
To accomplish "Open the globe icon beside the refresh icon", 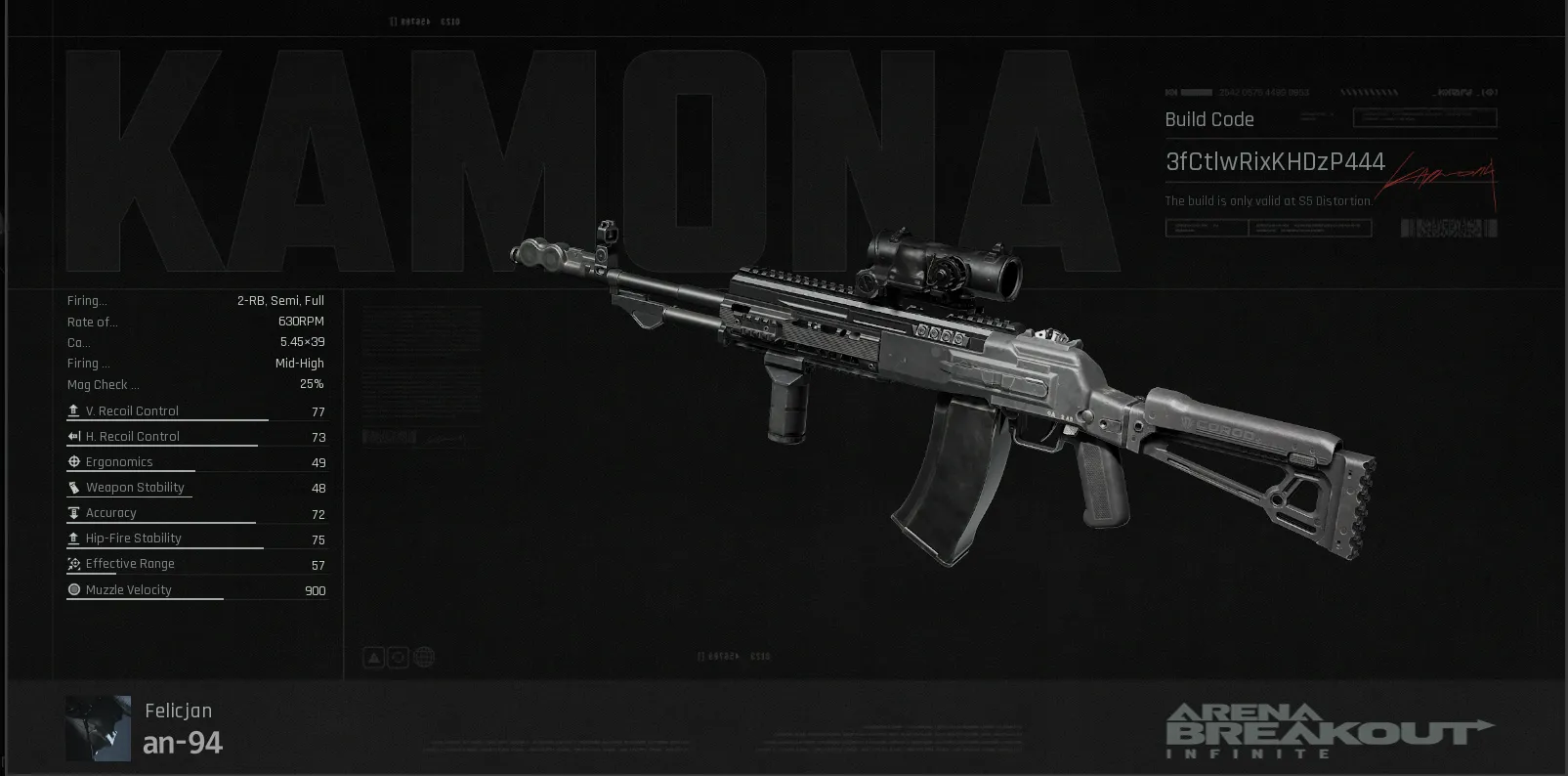I will [x=424, y=657].
